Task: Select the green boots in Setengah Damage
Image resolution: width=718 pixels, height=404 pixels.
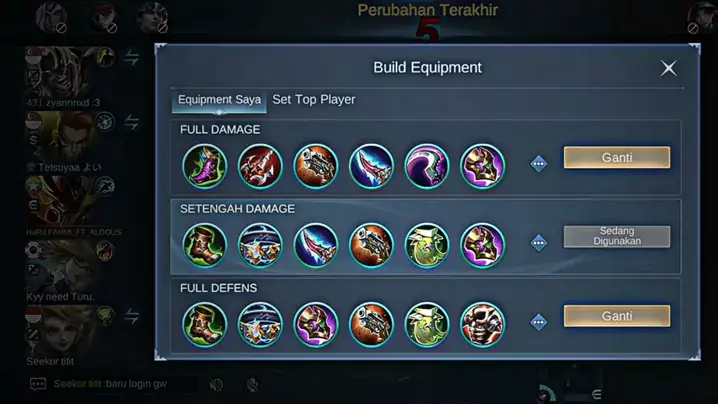Action: [x=205, y=245]
